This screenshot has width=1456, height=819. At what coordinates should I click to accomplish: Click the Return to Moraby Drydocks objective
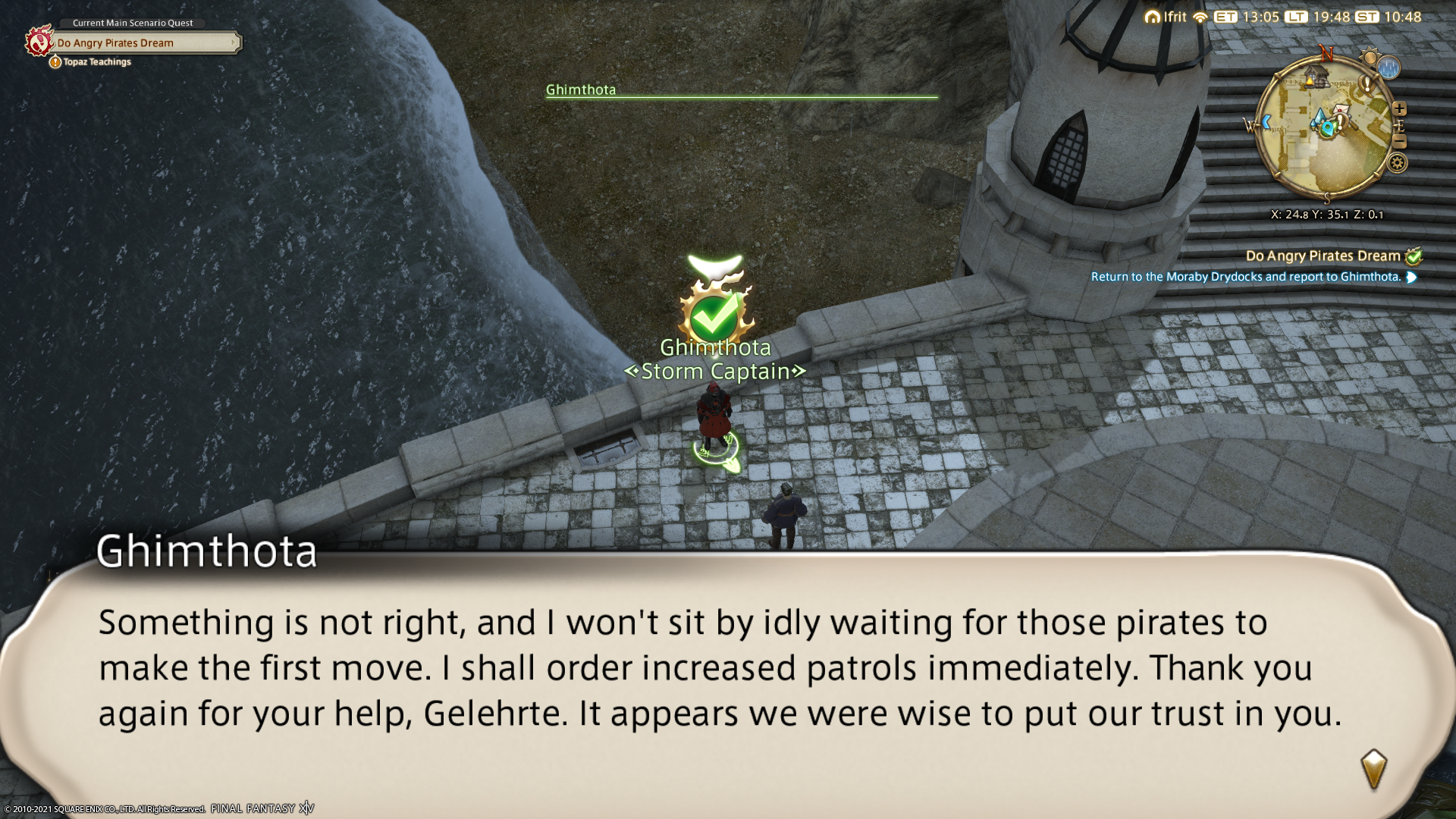coord(1245,277)
